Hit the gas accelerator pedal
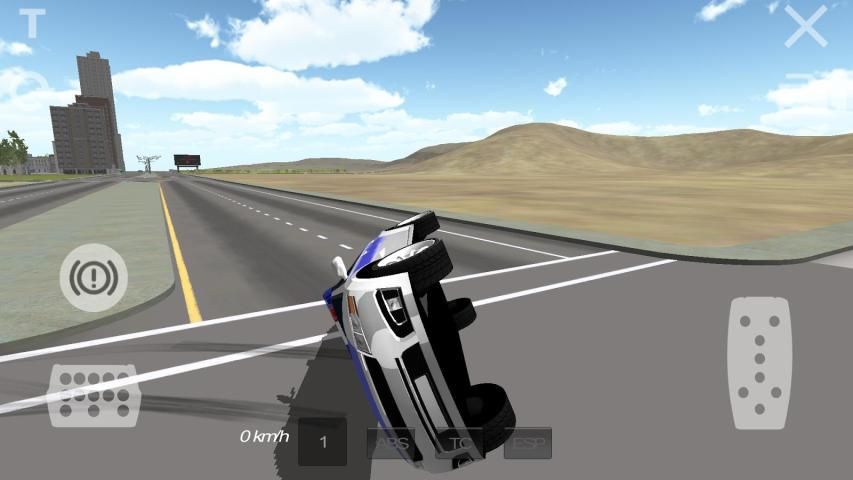Viewport: 853px width, 480px height. tap(759, 363)
